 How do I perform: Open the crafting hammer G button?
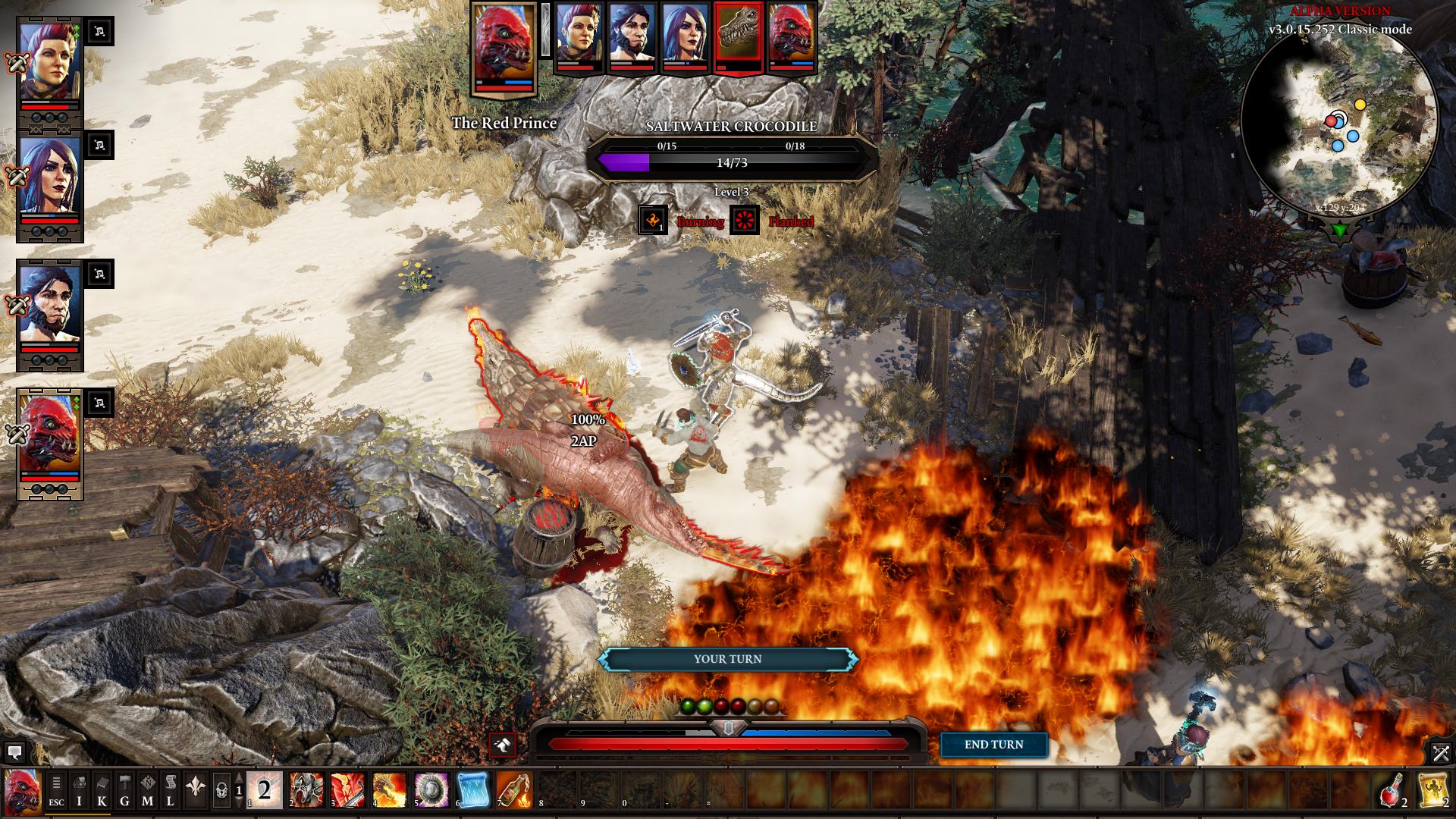coord(125,790)
